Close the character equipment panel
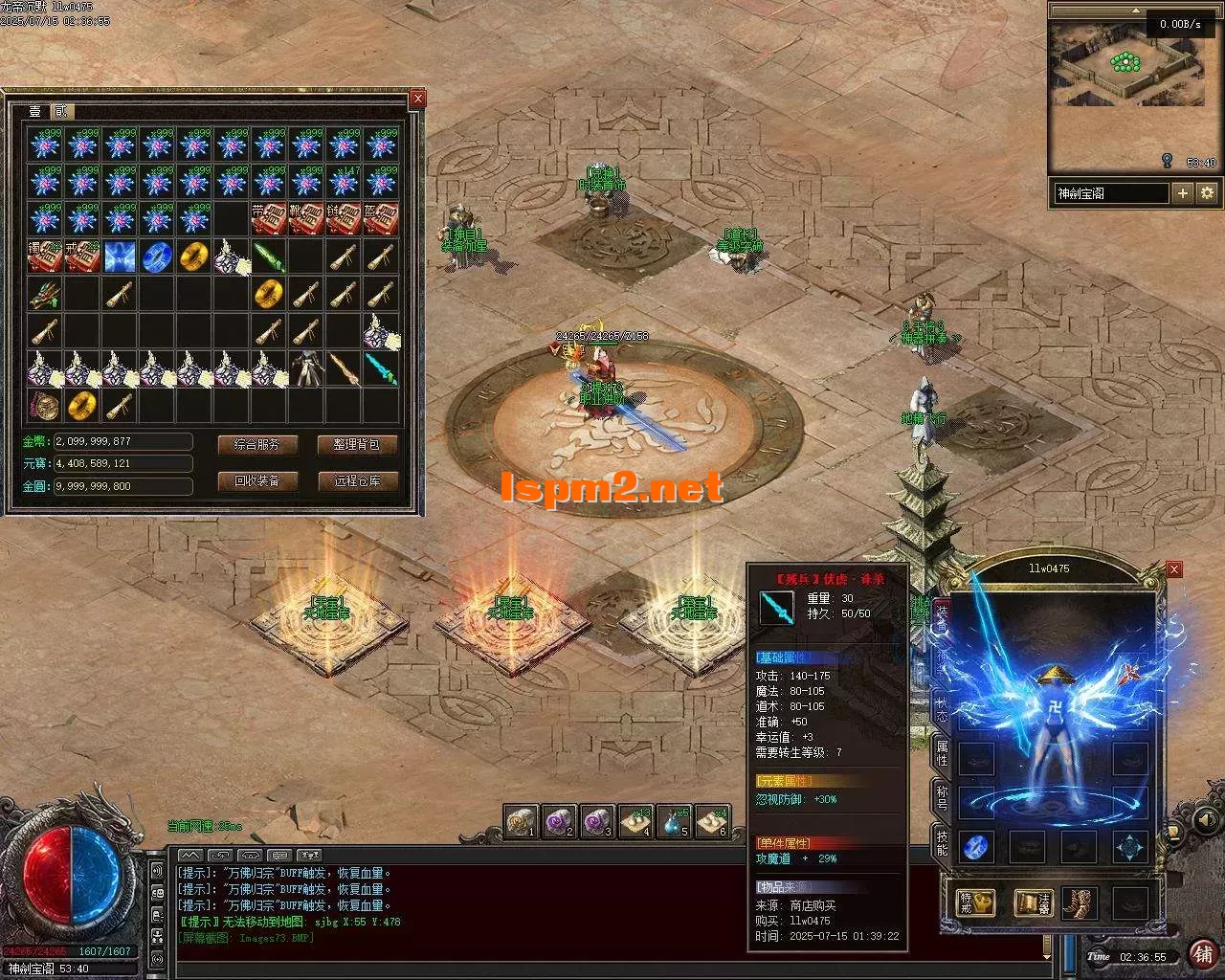The height and width of the screenshot is (980, 1225). pos(1174,569)
